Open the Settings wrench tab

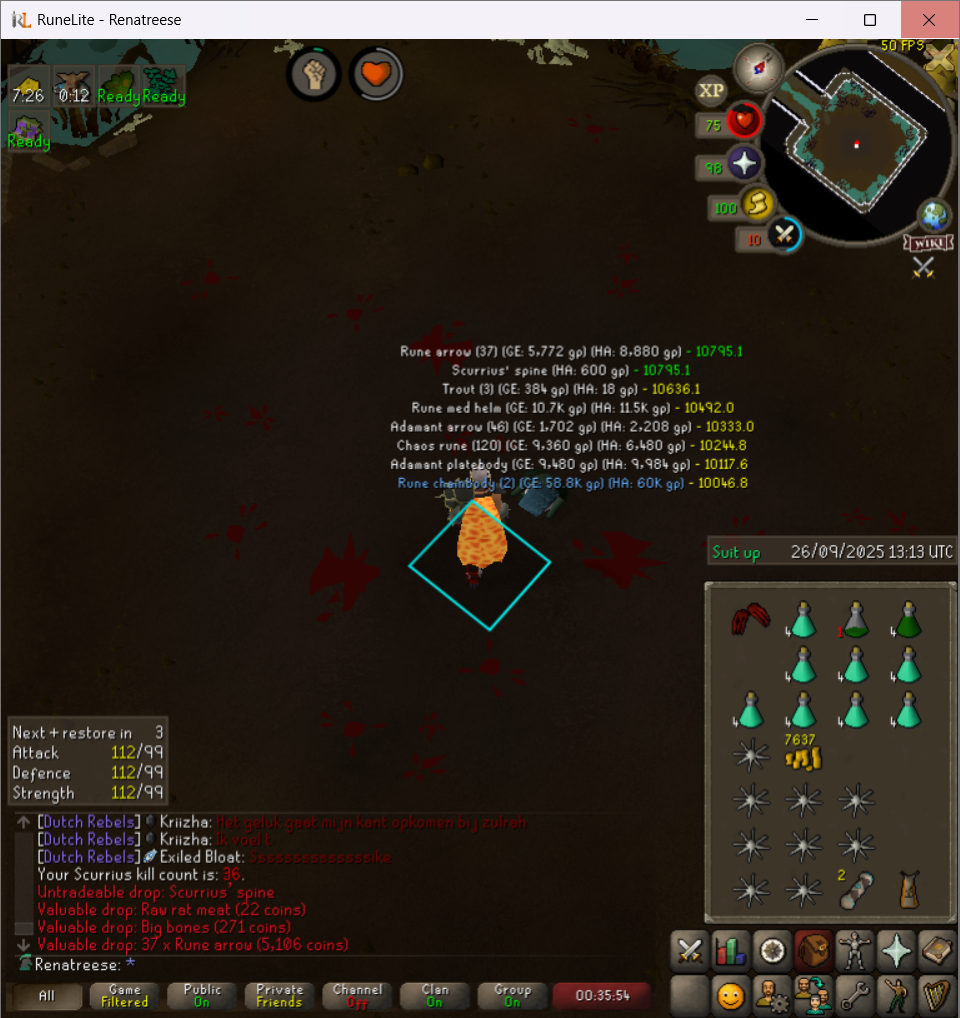click(x=851, y=996)
